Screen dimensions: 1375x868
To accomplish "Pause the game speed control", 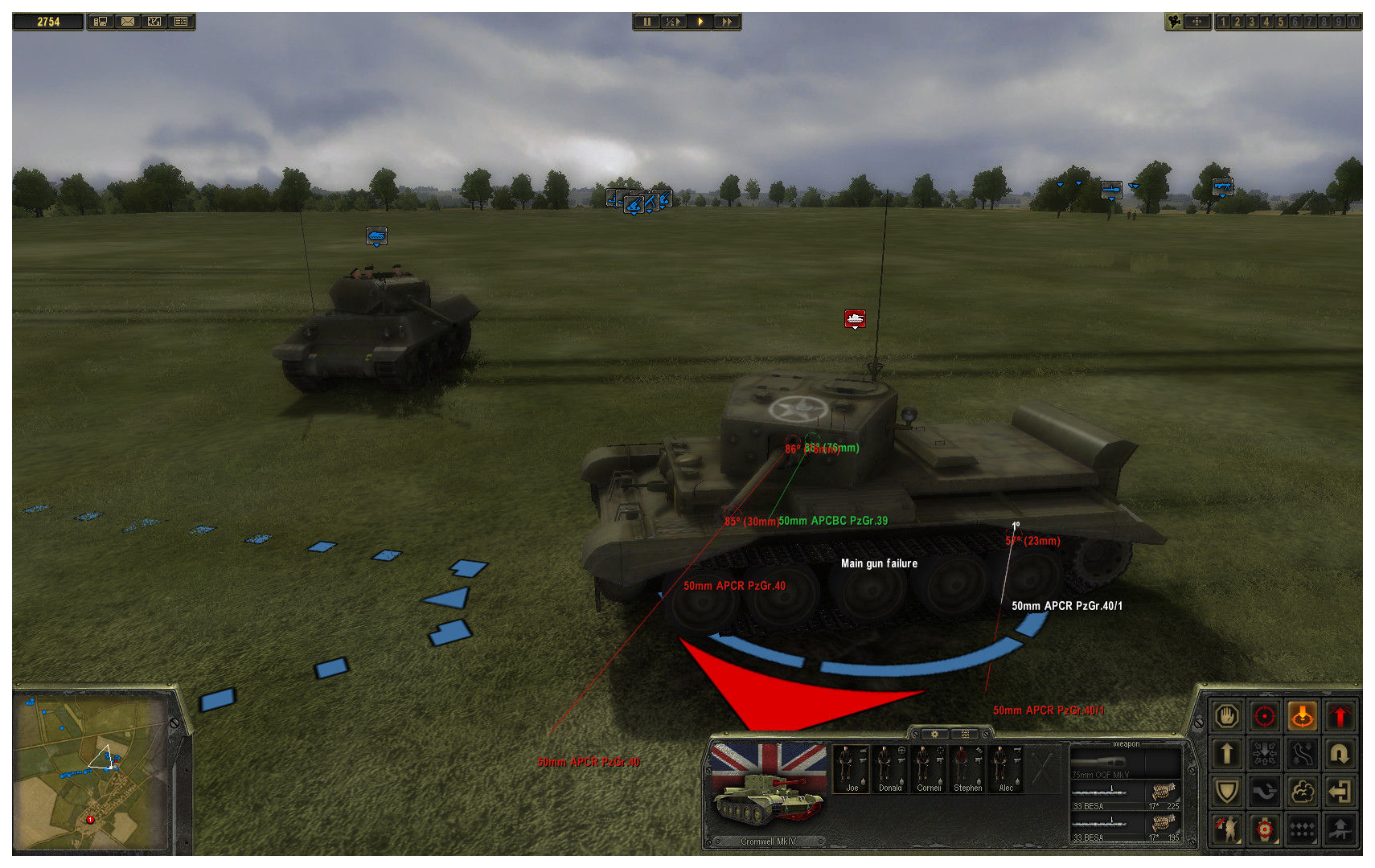I will [x=646, y=22].
